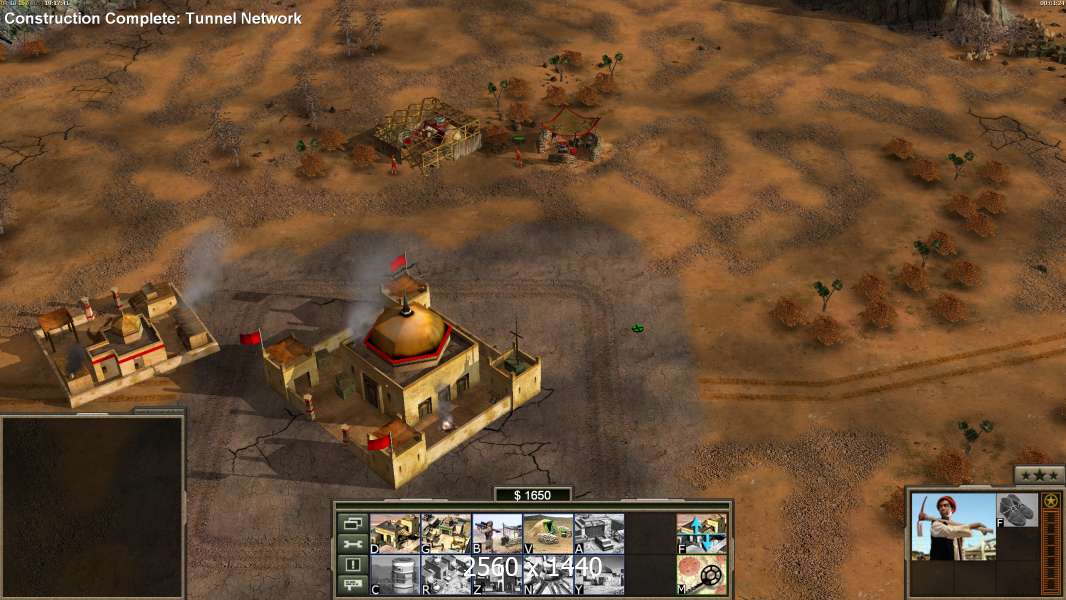Click the greyed-out build icon marked Y
This screenshot has width=1066, height=600.
tap(599, 574)
